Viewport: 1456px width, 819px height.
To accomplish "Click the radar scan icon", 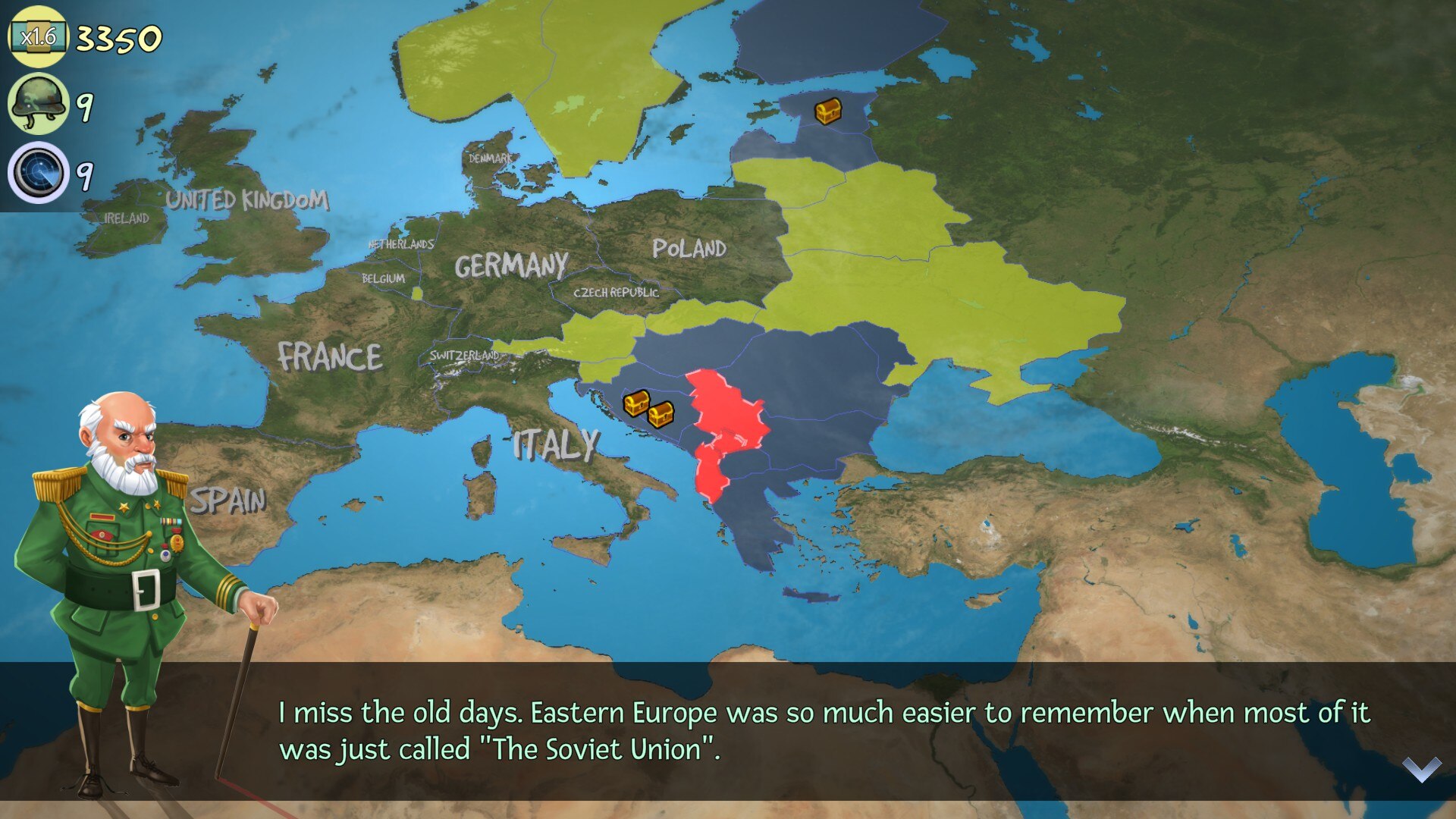I will tap(38, 173).
